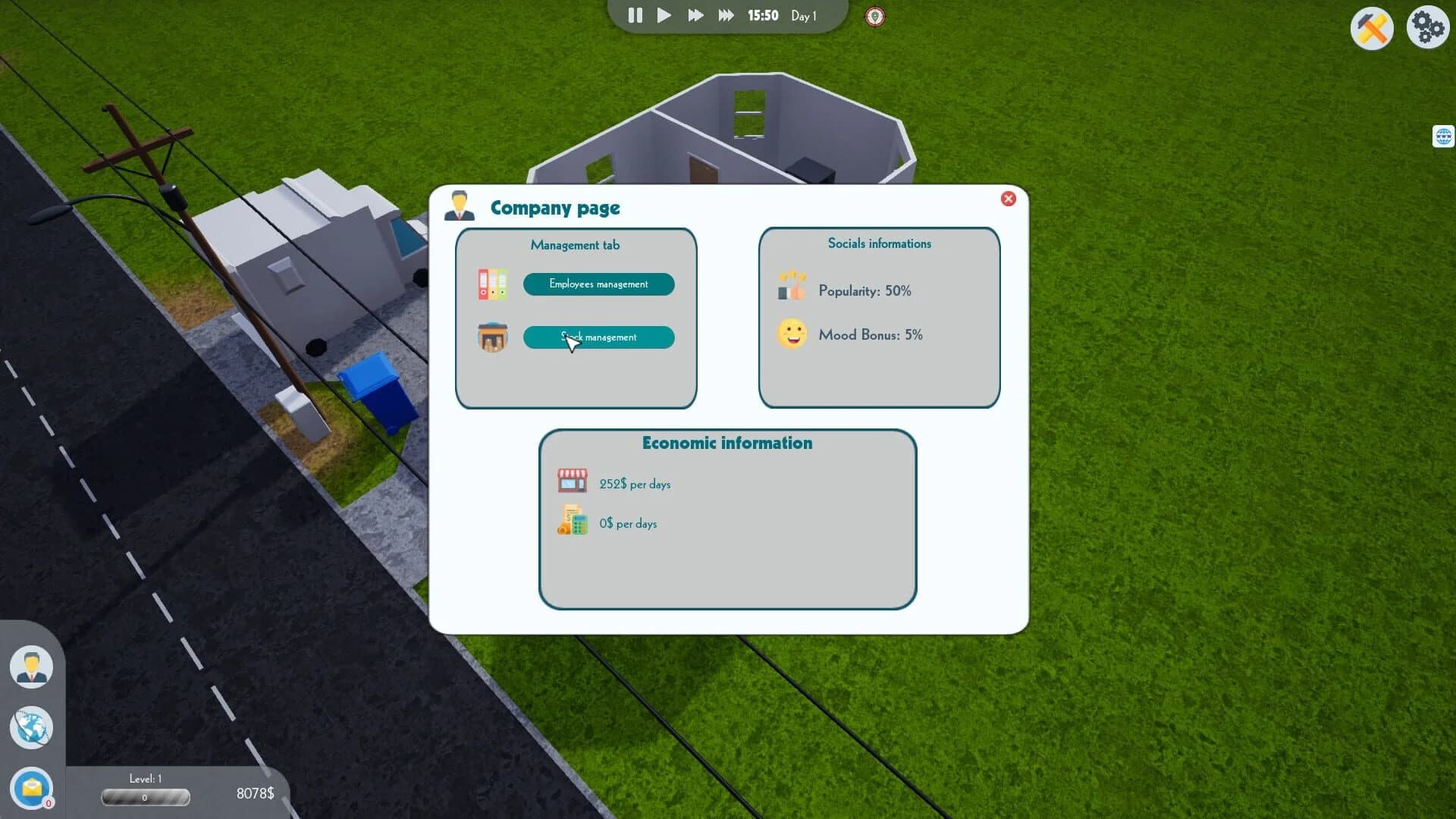Viewport: 1456px width, 819px height.
Task: Click the Company page header person icon
Action: (458, 205)
